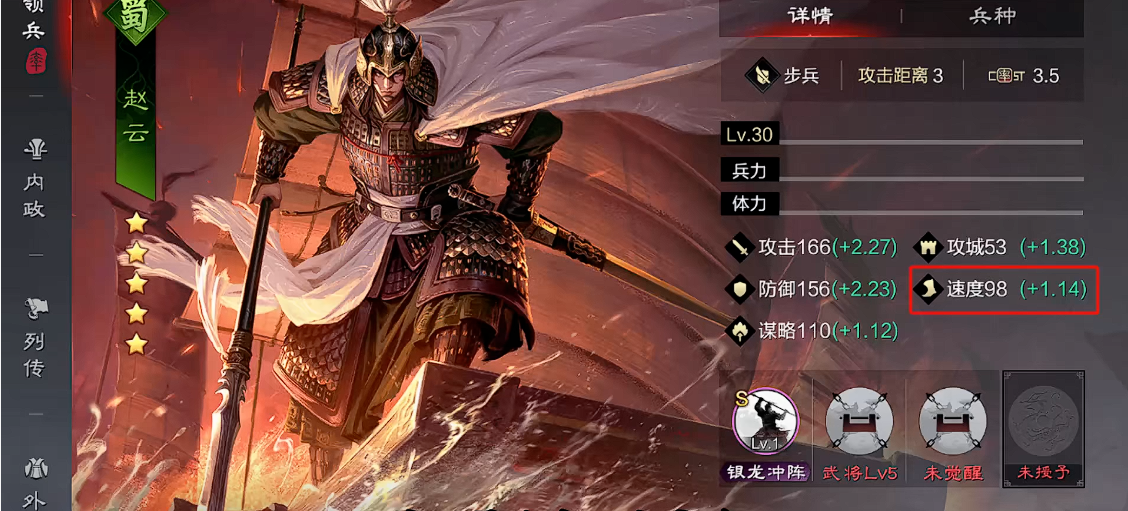Click the 速度98 stat entry

pyautogui.click(x=1003, y=290)
